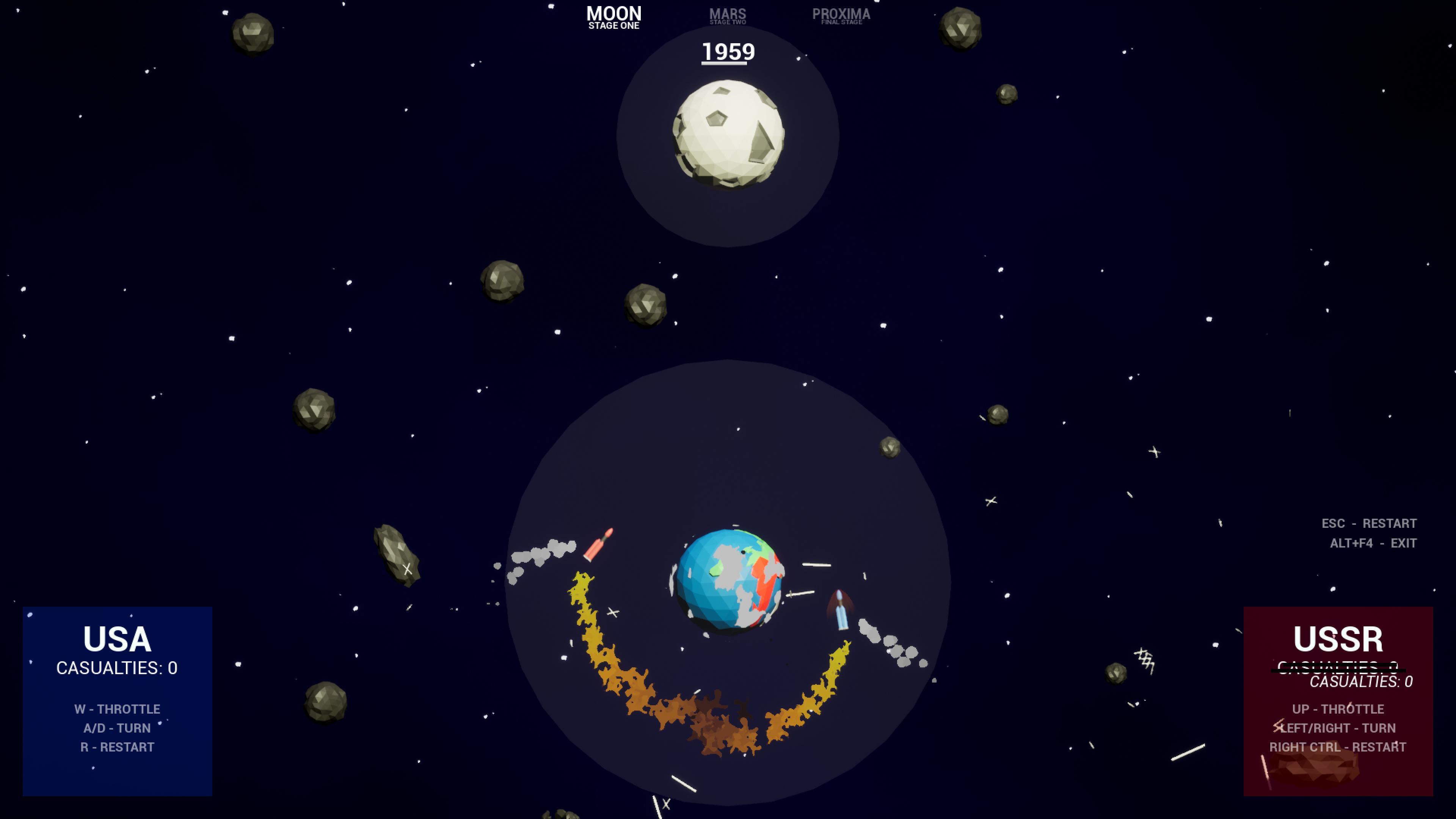Switch to the Mars stage two label
1456x819 pixels.
(728, 16)
